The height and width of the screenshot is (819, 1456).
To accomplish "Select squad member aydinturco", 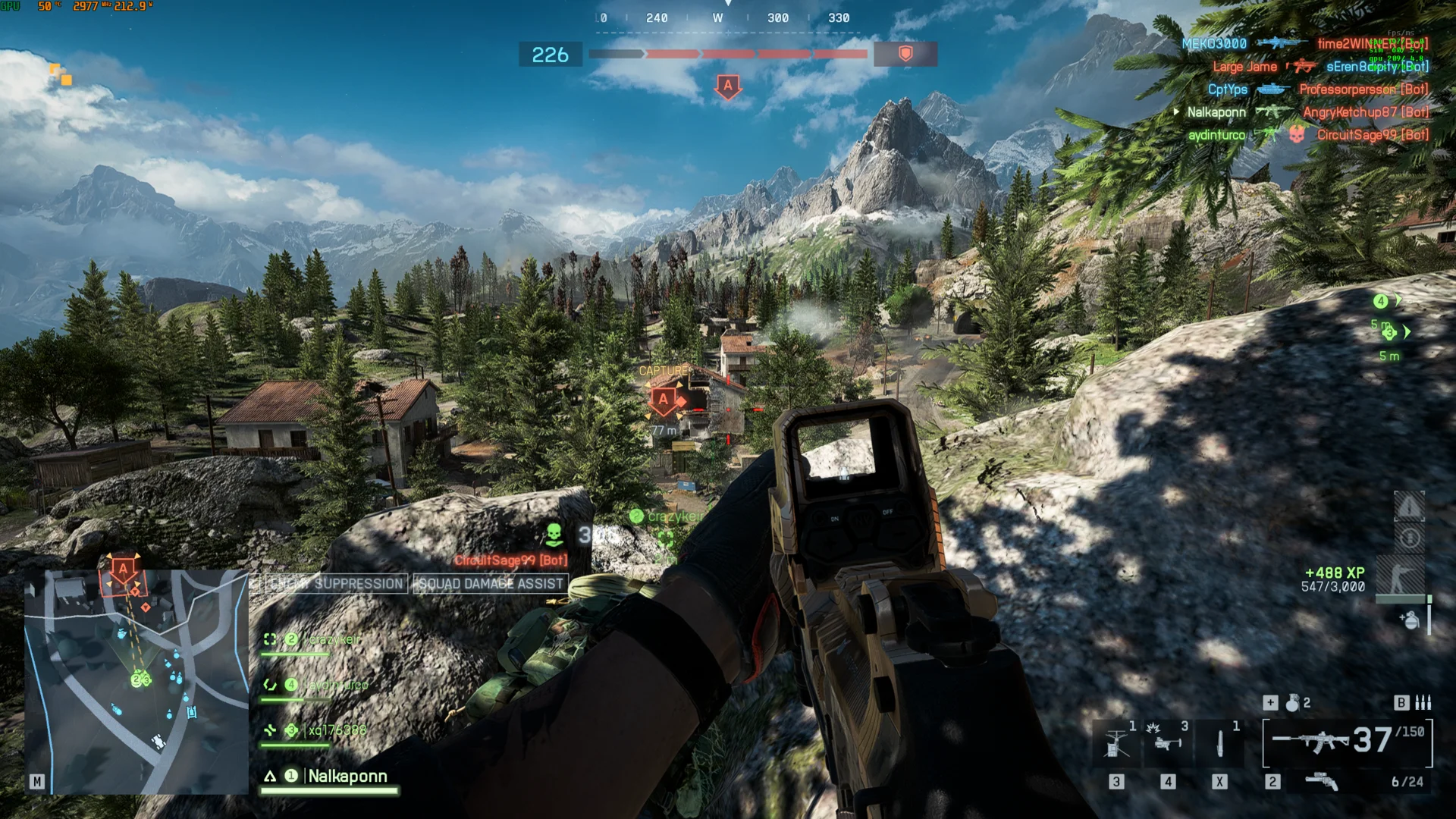I will tap(337, 685).
